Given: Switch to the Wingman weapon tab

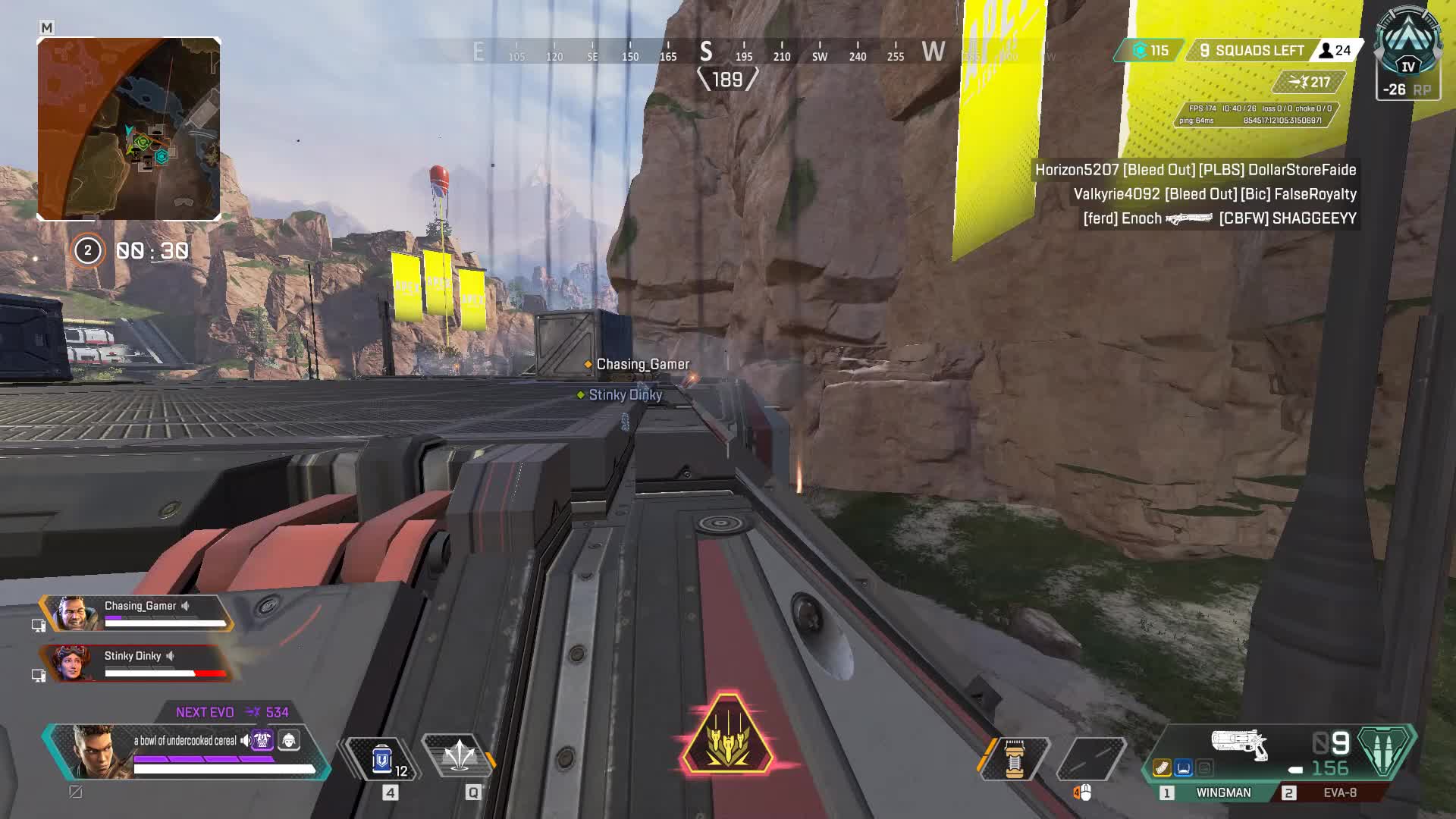Looking at the screenshot, I should coord(1222,792).
